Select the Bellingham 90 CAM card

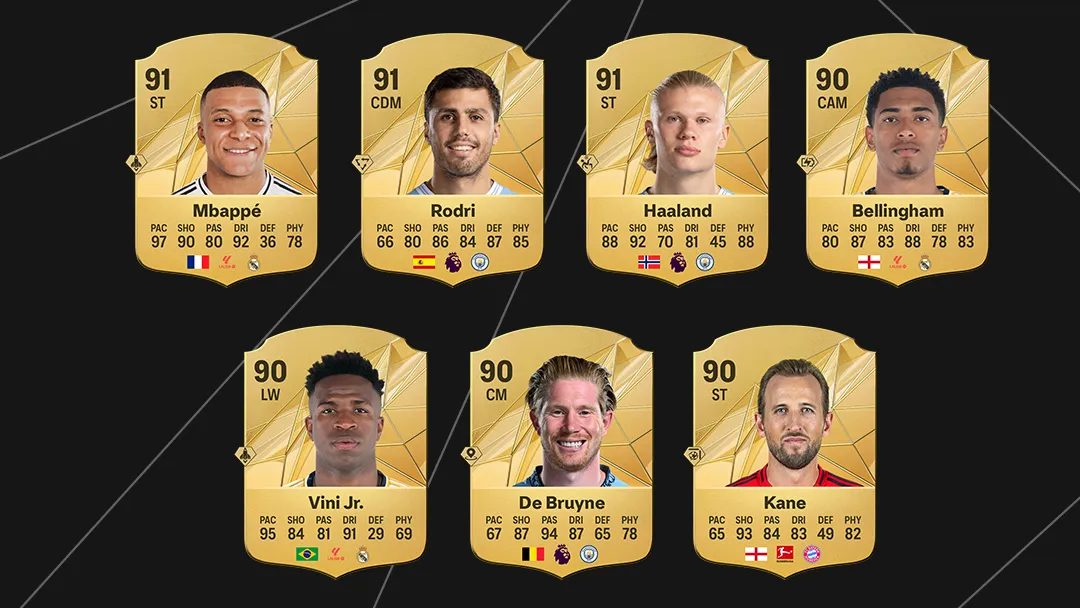click(897, 160)
